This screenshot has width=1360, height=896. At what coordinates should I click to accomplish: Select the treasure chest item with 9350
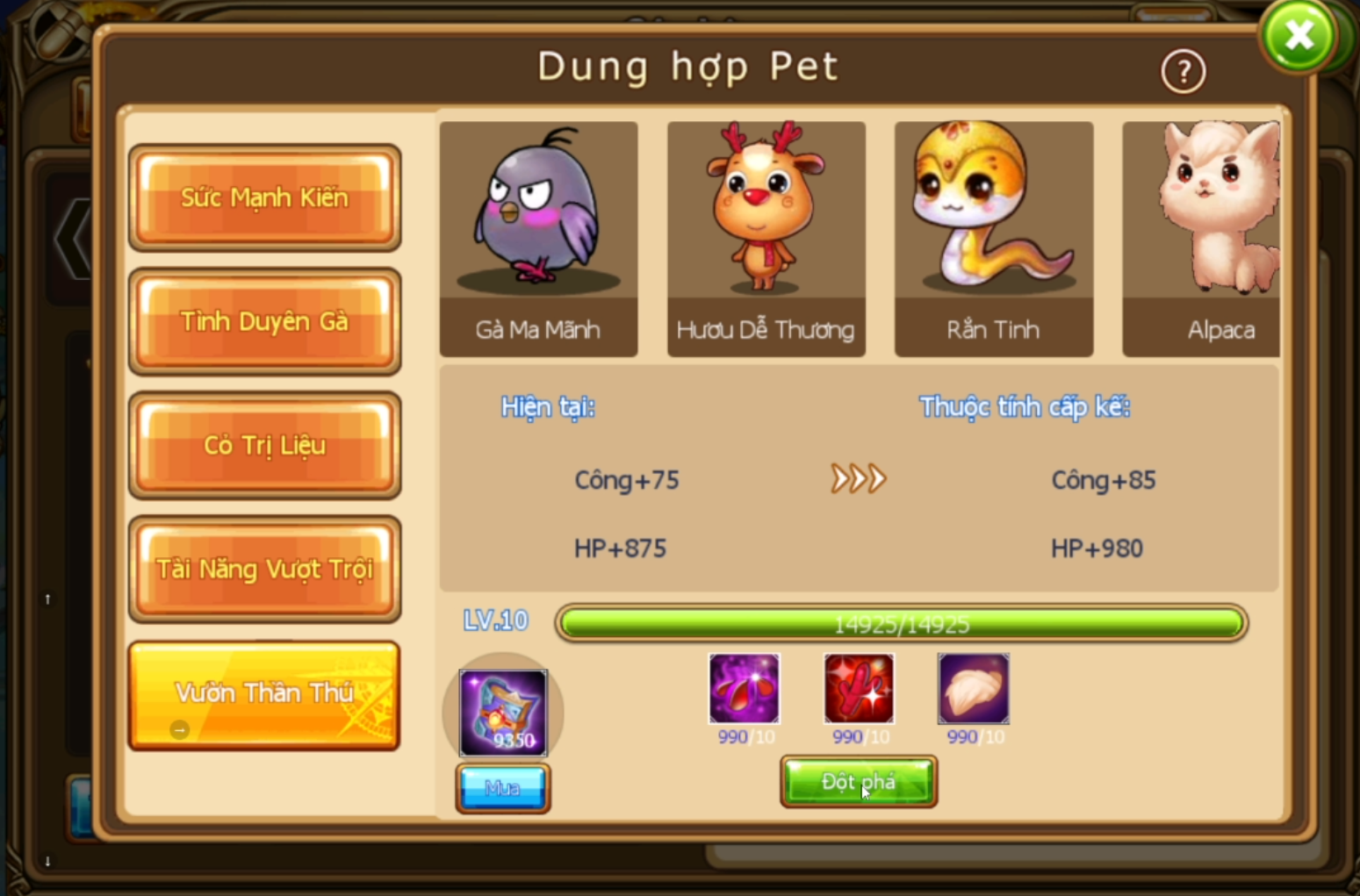pos(503,713)
